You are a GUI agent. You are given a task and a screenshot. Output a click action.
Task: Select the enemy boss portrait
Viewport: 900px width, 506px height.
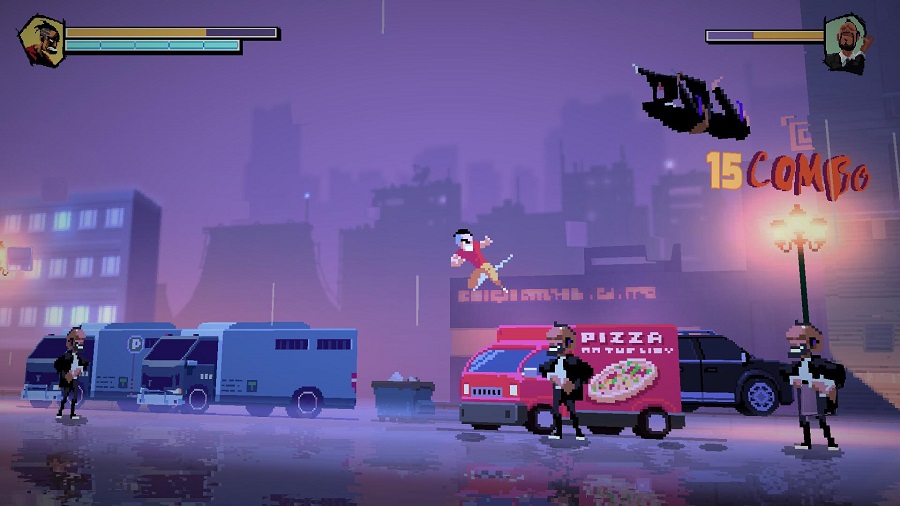click(x=846, y=42)
